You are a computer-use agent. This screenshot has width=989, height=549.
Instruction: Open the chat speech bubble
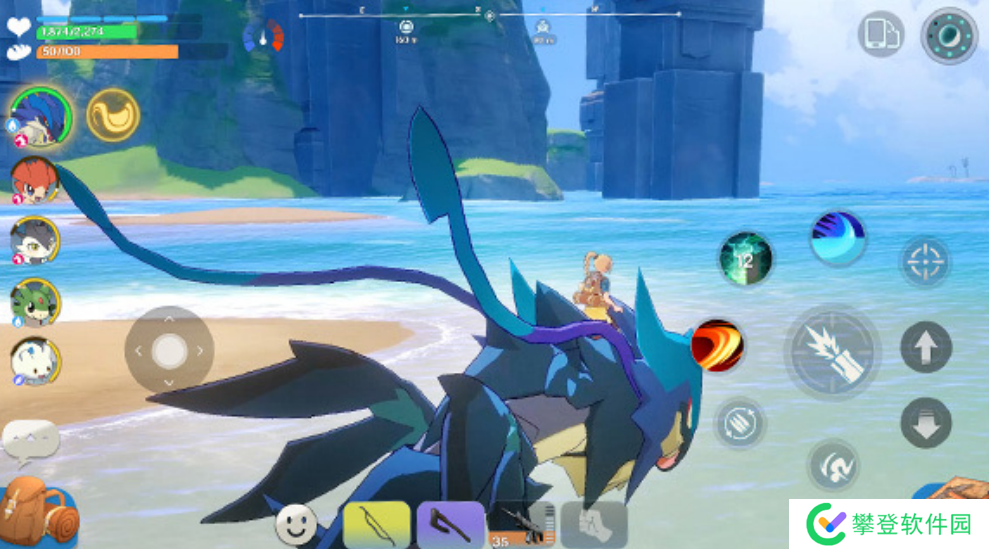pyautogui.click(x=29, y=437)
